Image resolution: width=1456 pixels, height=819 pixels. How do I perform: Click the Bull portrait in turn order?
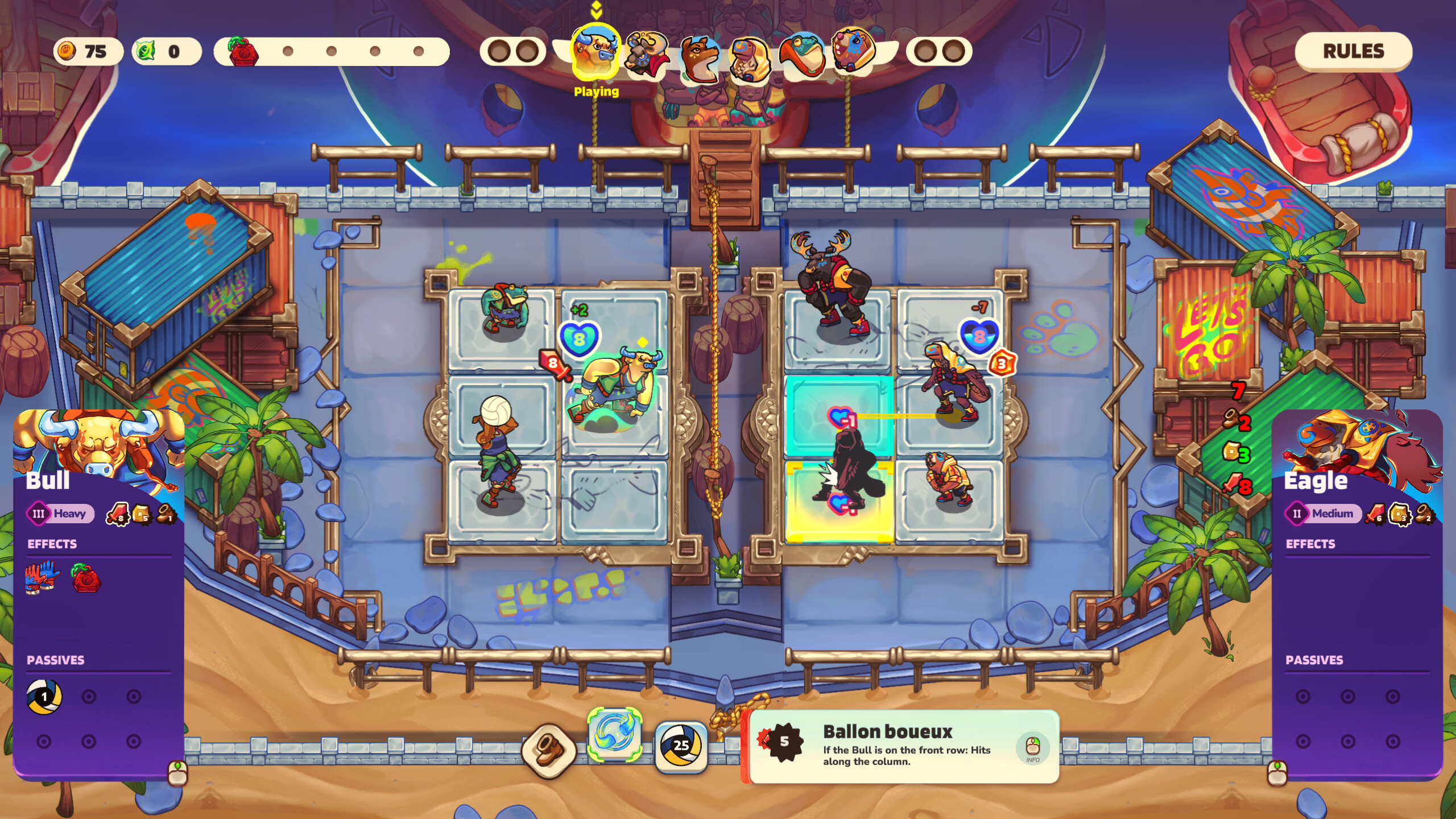[x=595, y=53]
